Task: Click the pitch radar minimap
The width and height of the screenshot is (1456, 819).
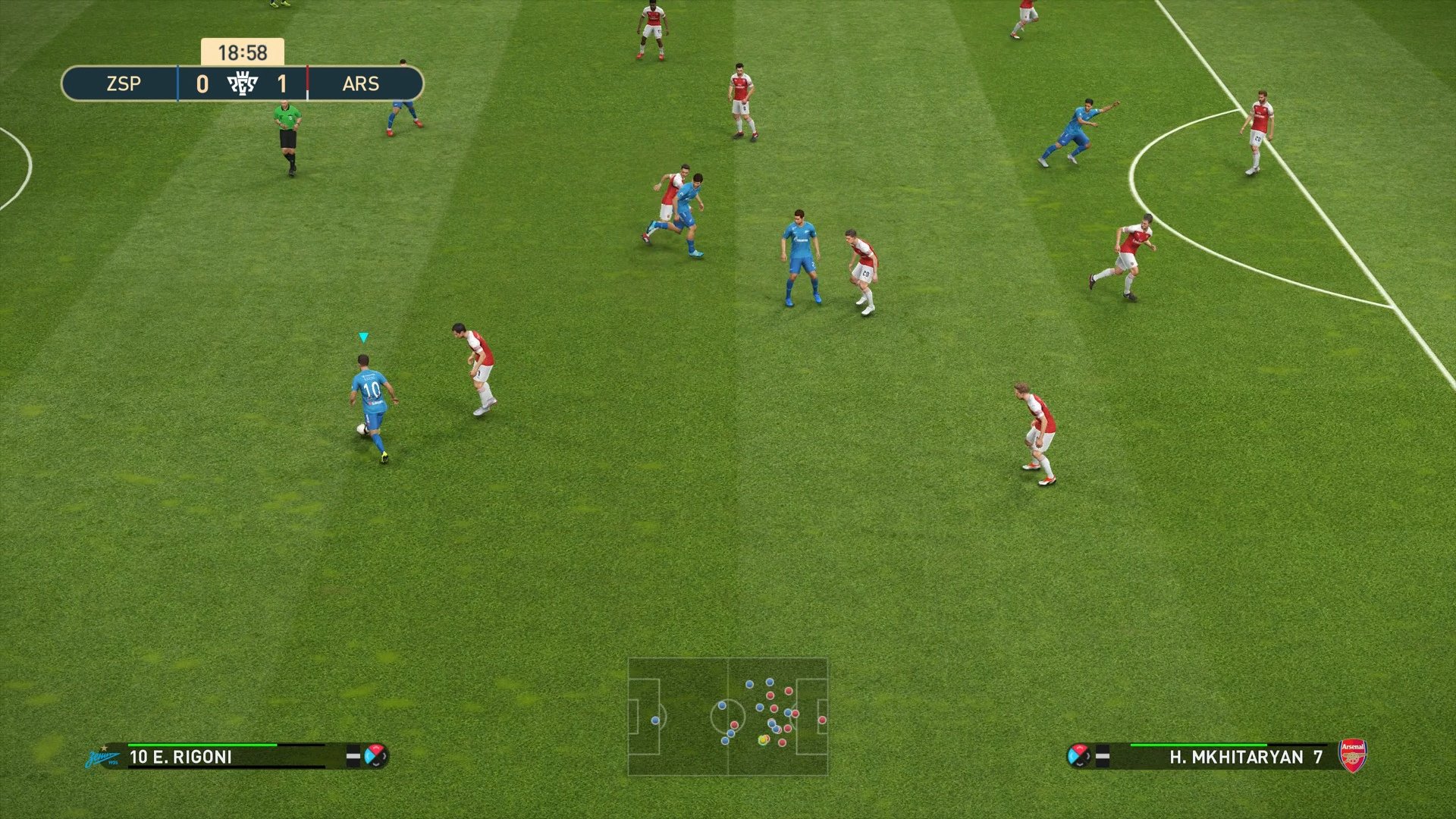Action: coord(727,717)
